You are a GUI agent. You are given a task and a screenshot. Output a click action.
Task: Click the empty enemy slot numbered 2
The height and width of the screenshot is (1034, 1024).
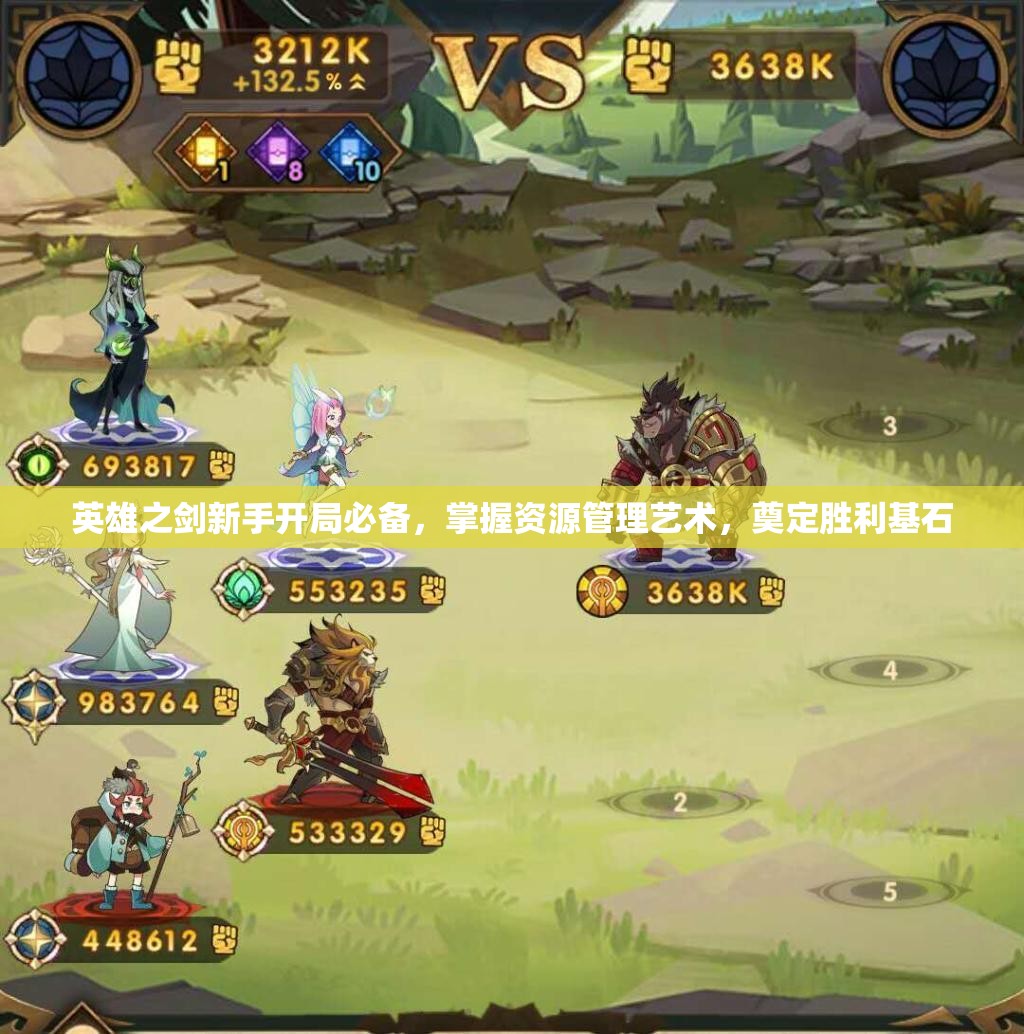[680, 801]
